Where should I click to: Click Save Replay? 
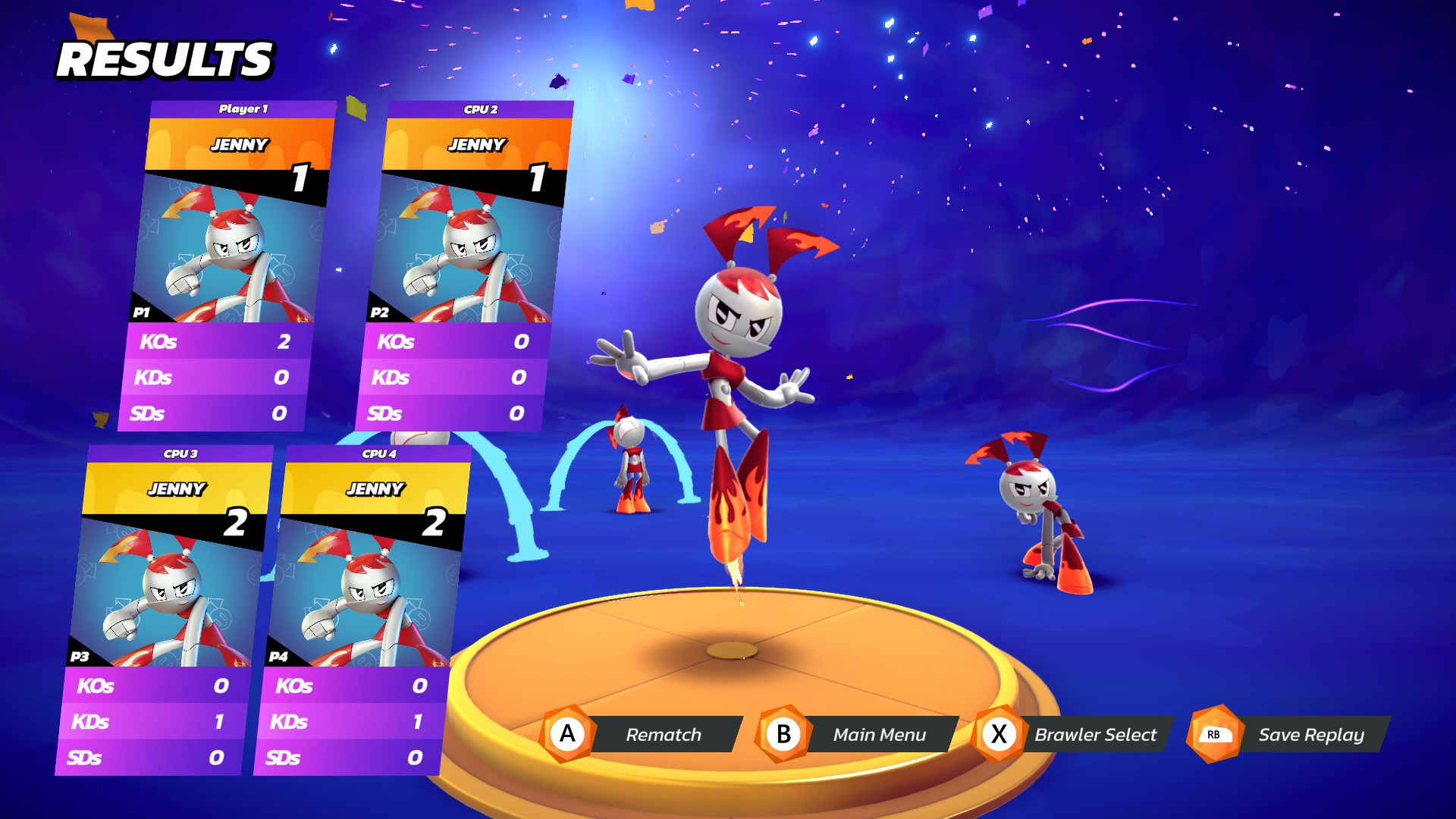1312,734
